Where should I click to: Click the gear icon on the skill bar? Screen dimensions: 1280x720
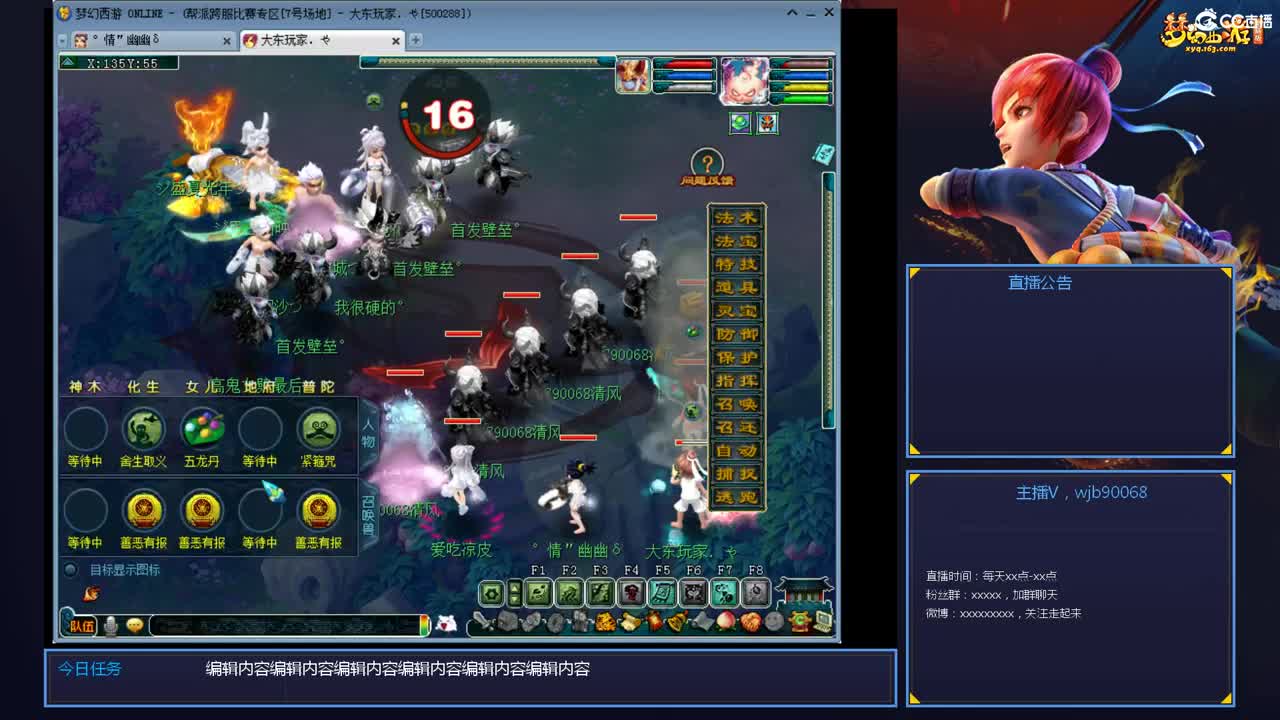(x=492, y=592)
